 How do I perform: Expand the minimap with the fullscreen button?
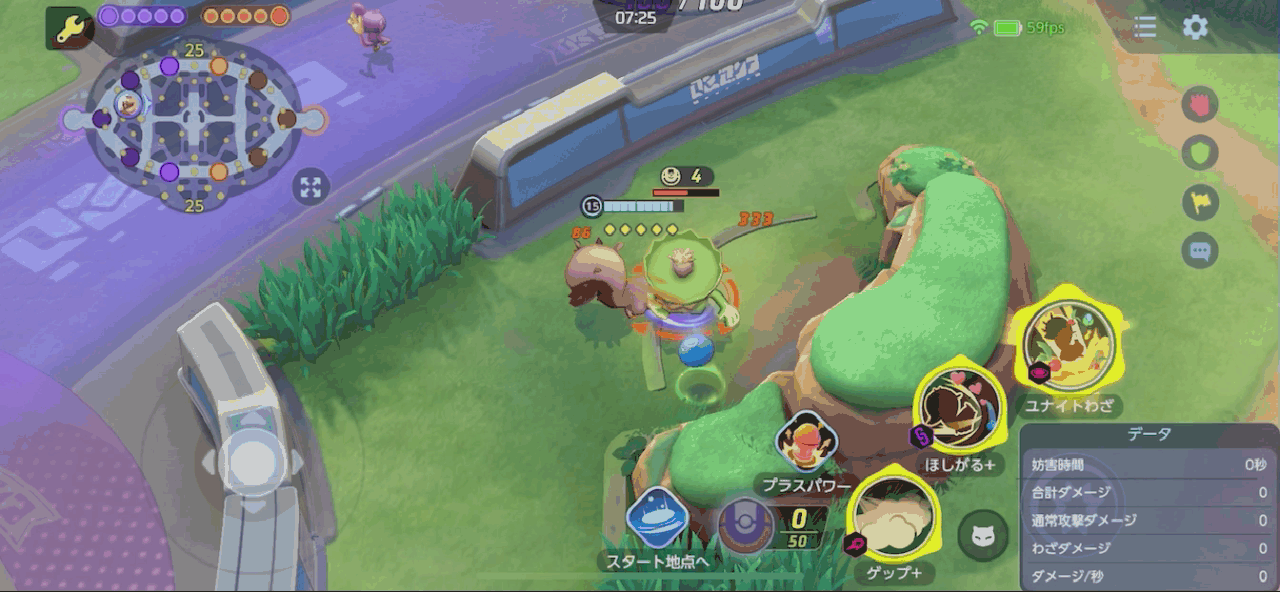point(311,186)
